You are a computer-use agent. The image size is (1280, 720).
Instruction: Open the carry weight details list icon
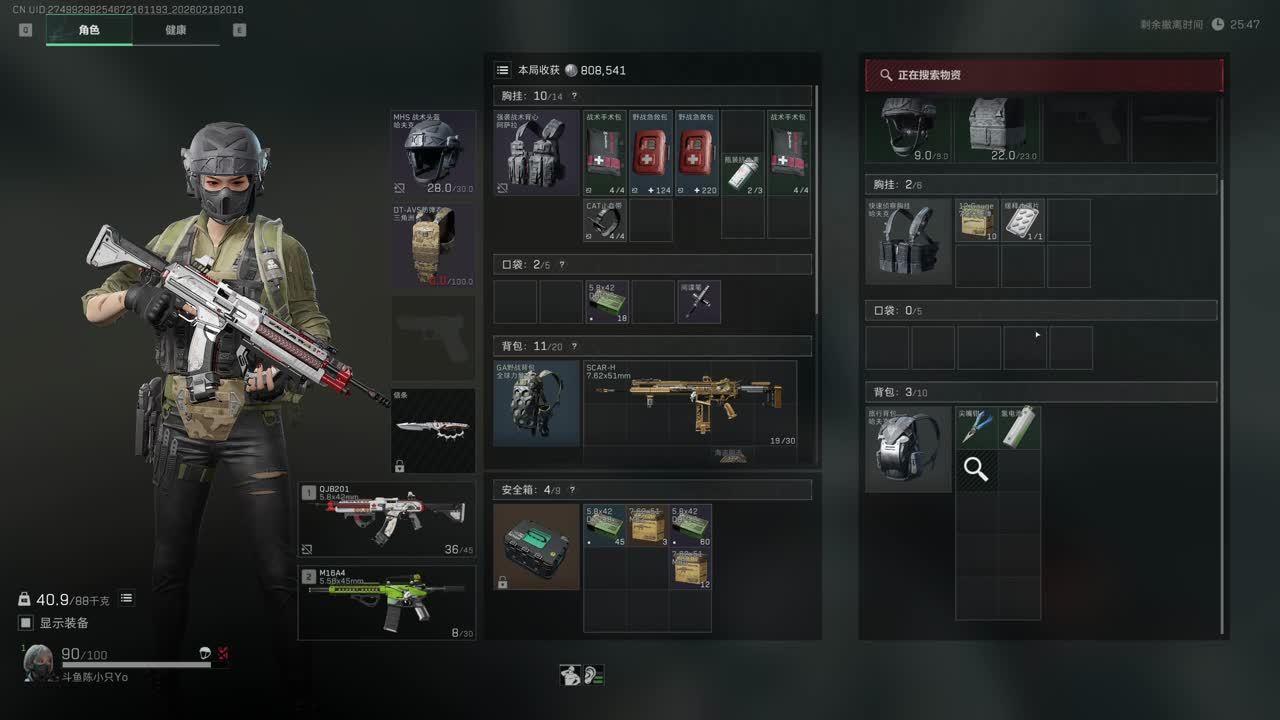tap(127, 599)
